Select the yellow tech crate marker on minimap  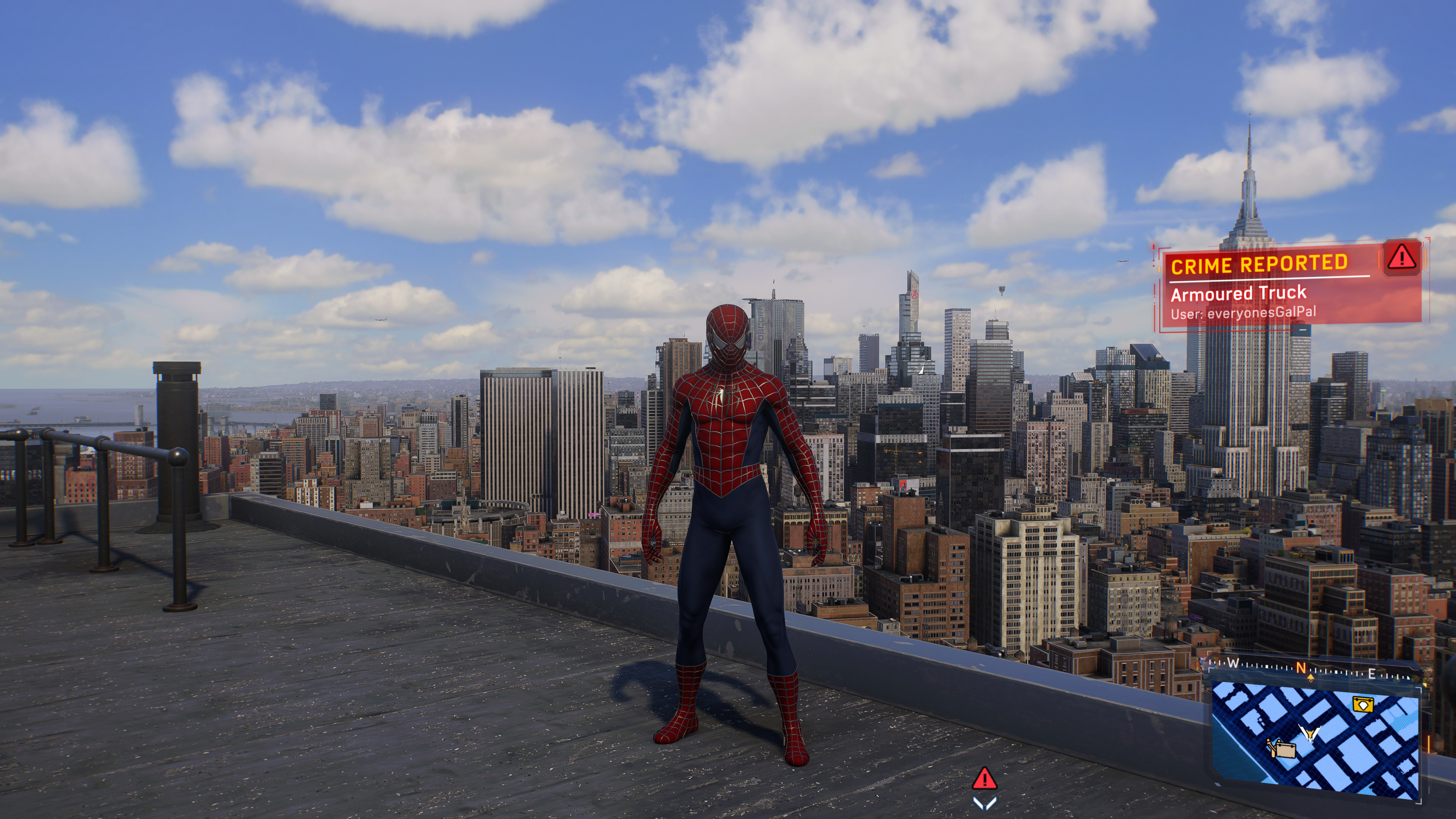coord(1362,705)
